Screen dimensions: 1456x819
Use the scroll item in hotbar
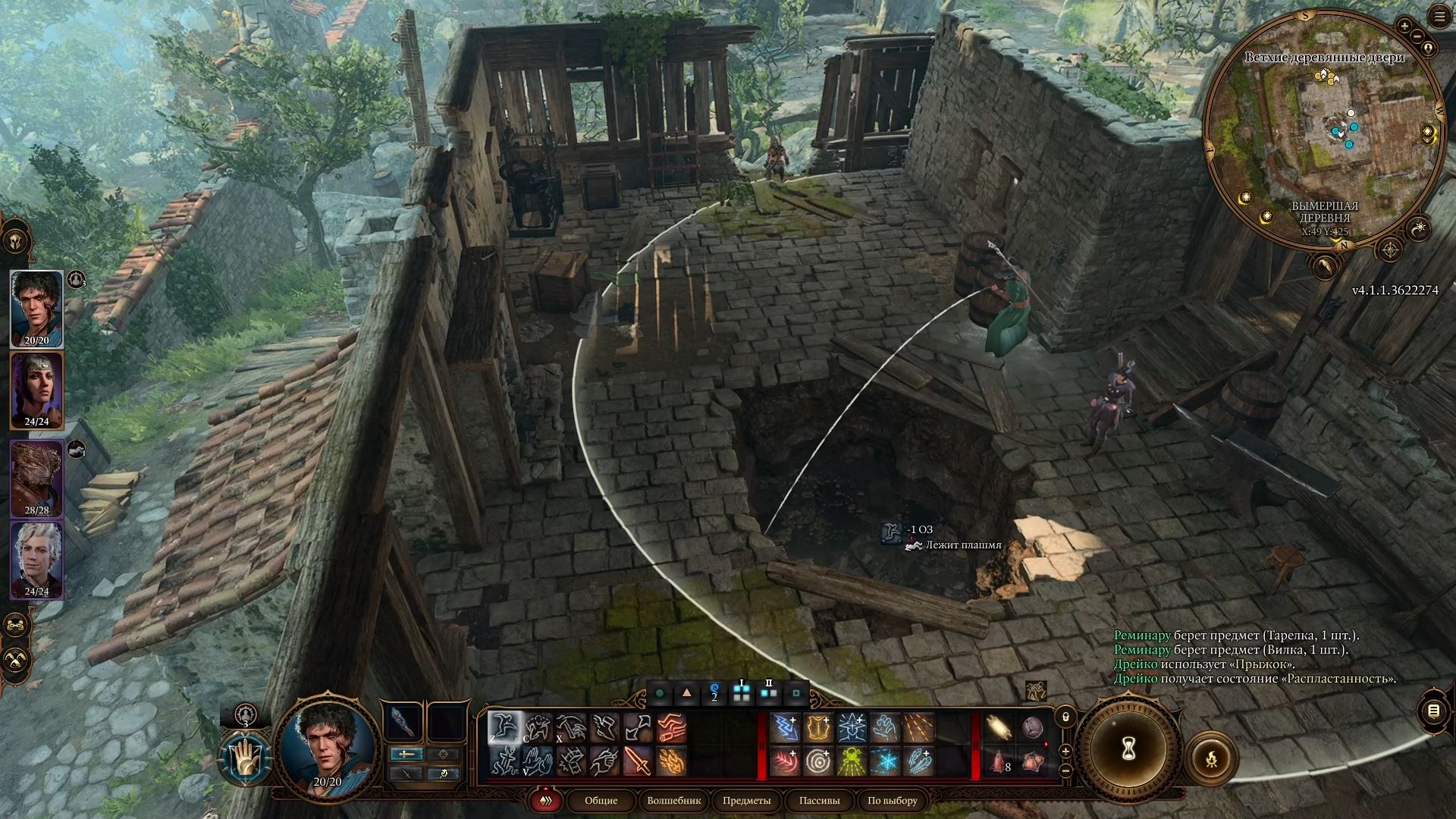(x=997, y=728)
